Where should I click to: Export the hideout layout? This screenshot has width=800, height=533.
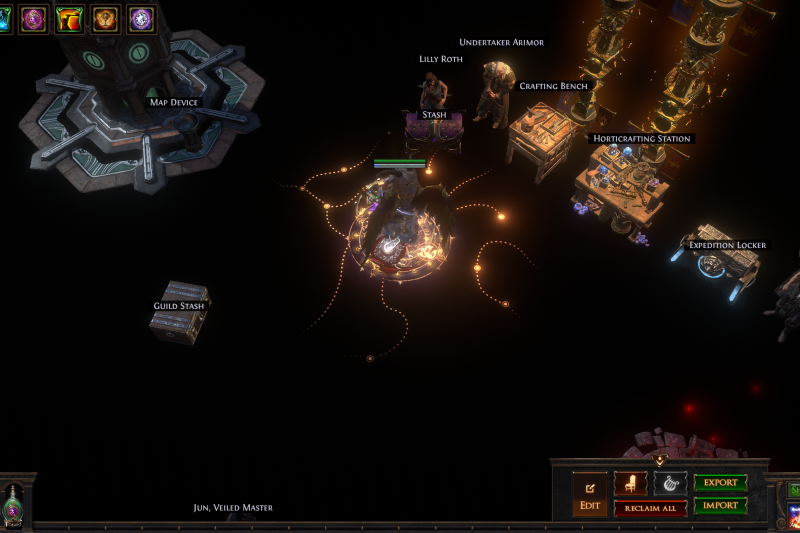(x=720, y=483)
